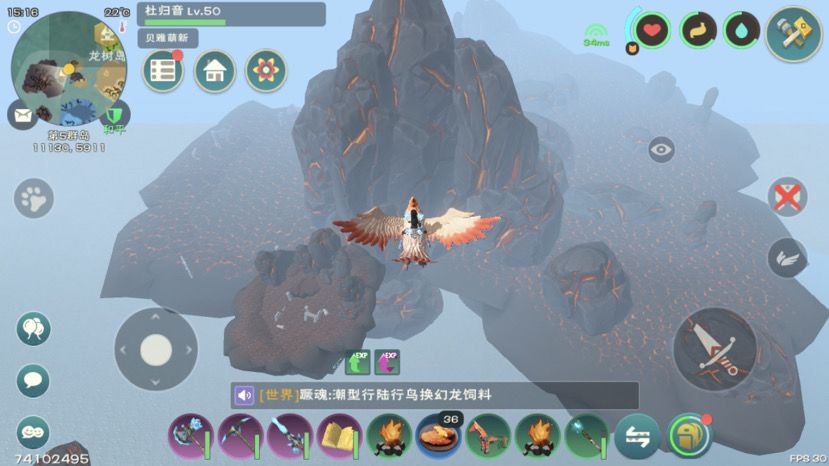Open the backpack inventory button

click(689, 436)
